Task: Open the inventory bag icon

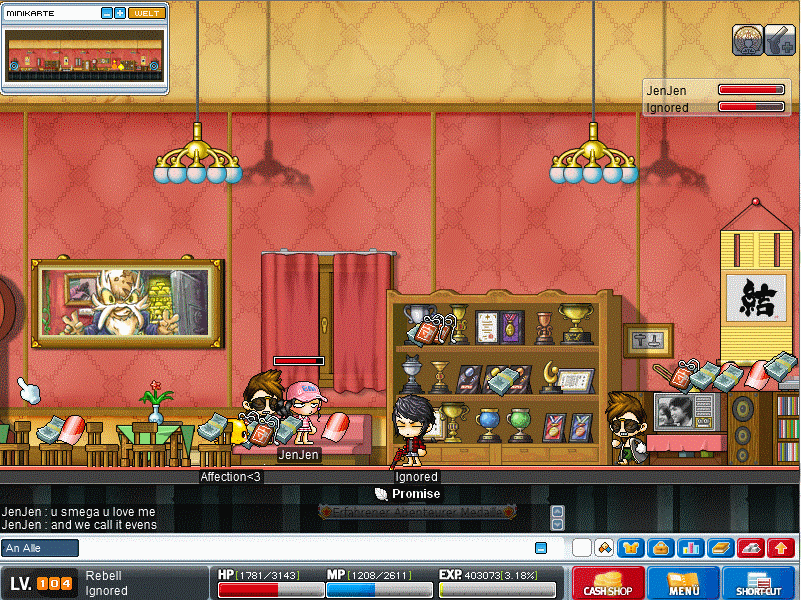Action: pos(660,548)
